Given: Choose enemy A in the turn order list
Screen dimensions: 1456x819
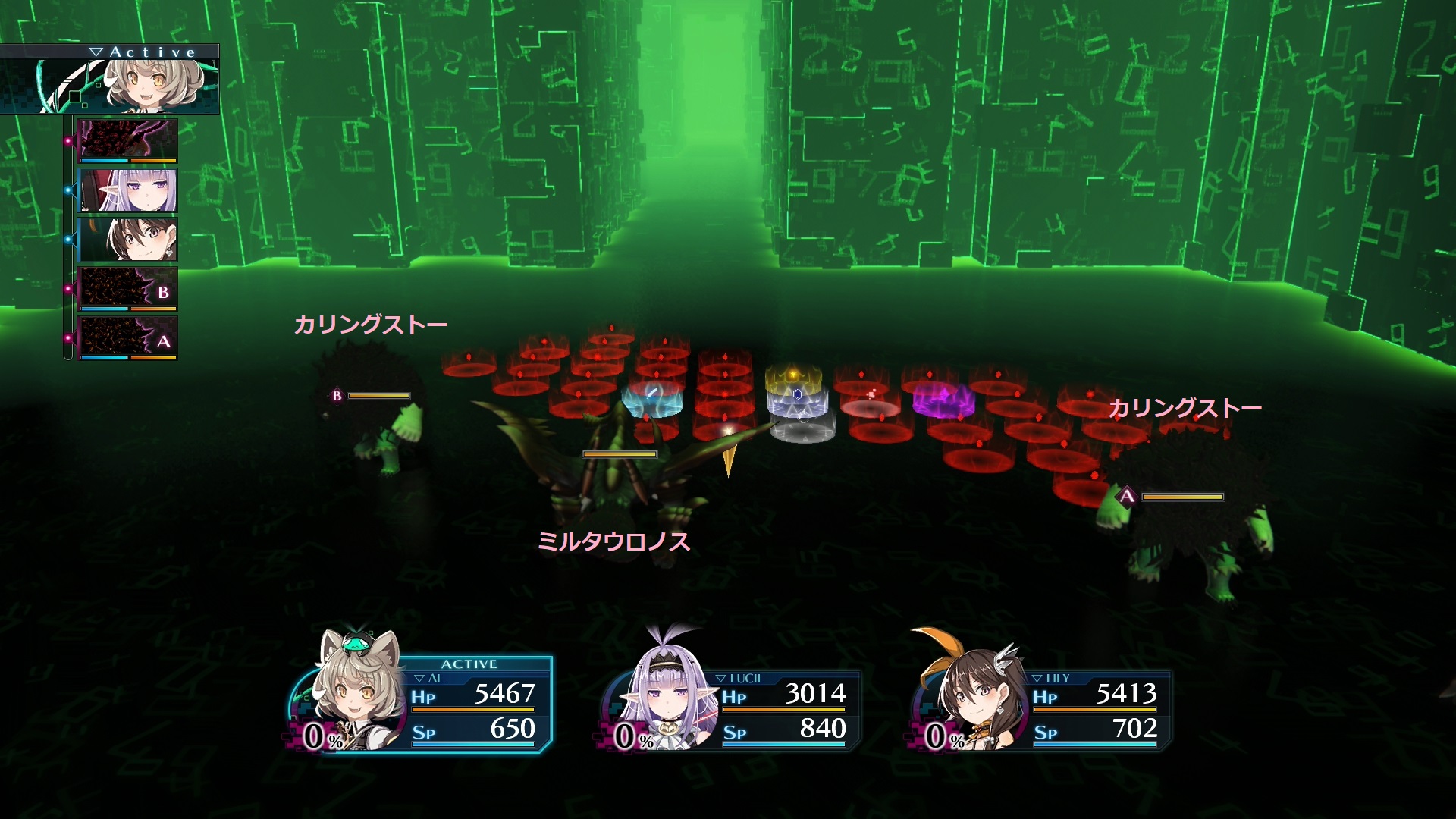Looking at the screenshot, I should tap(127, 338).
